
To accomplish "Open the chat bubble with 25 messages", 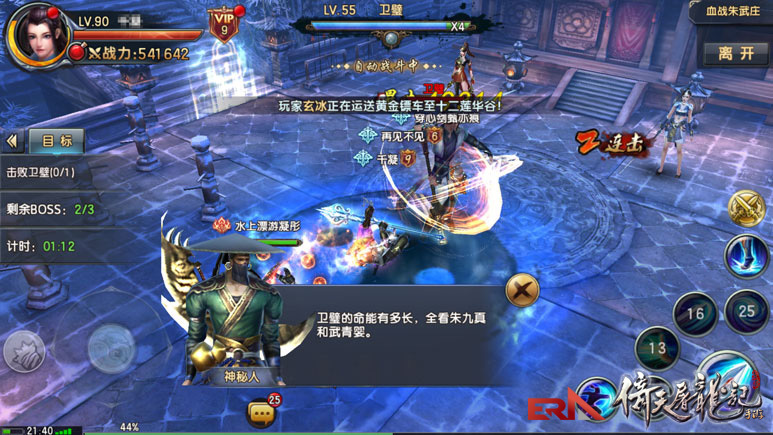I will [262, 411].
